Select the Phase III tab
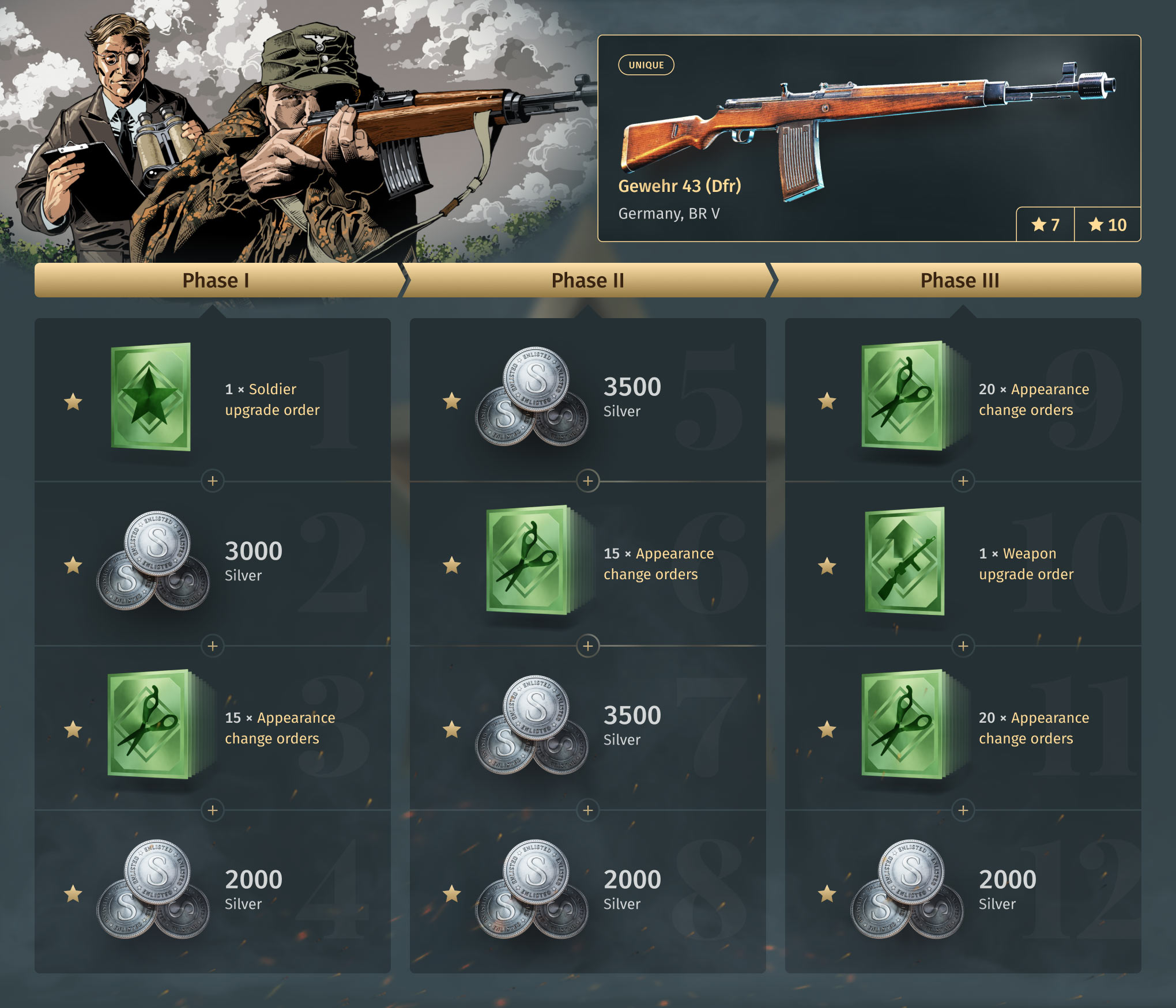This screenshot has height=1008, width=1176. (x=959, y=281)
